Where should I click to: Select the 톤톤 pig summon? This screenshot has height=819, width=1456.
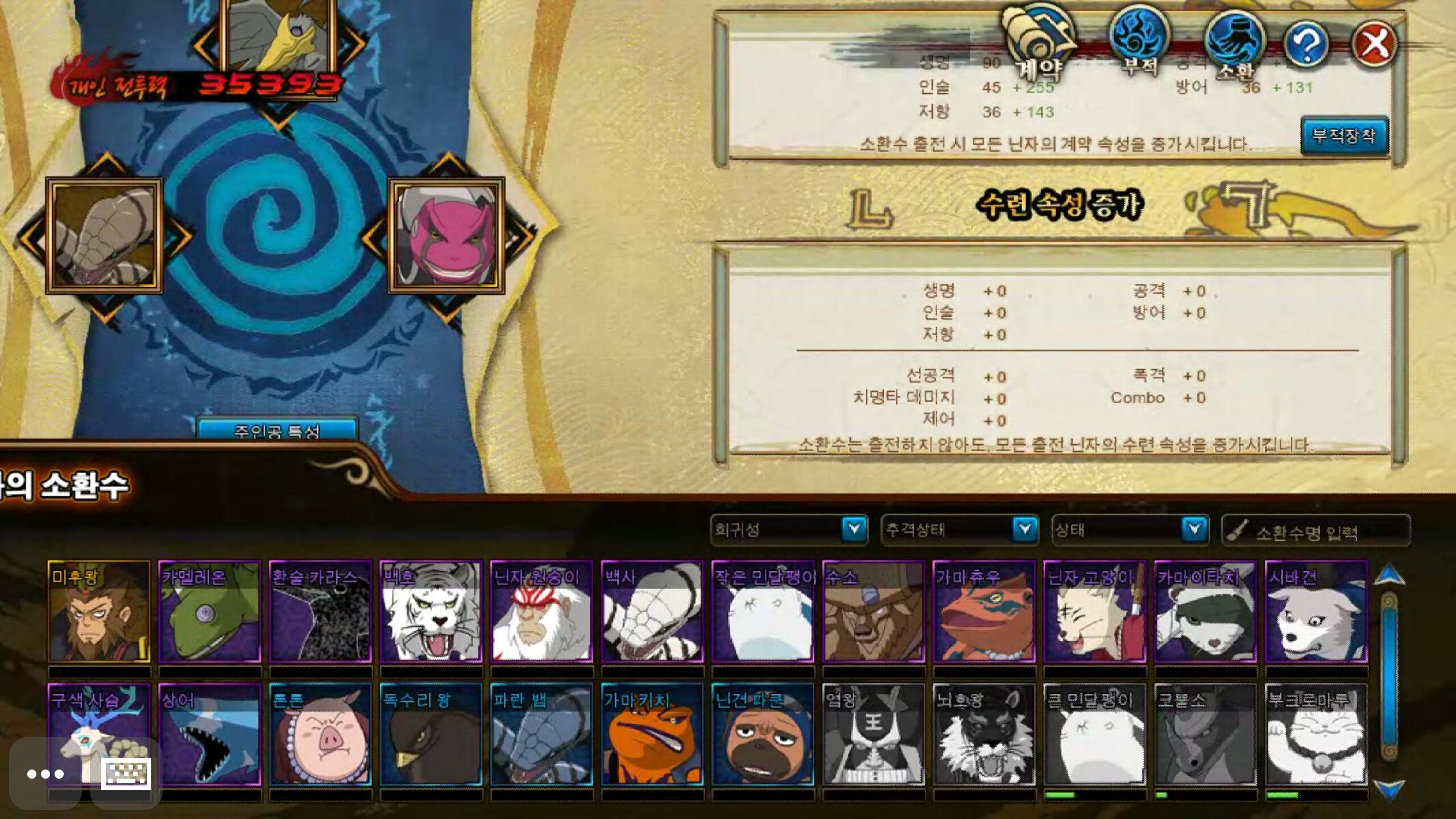pyautogui.click(x=320, y=735)
